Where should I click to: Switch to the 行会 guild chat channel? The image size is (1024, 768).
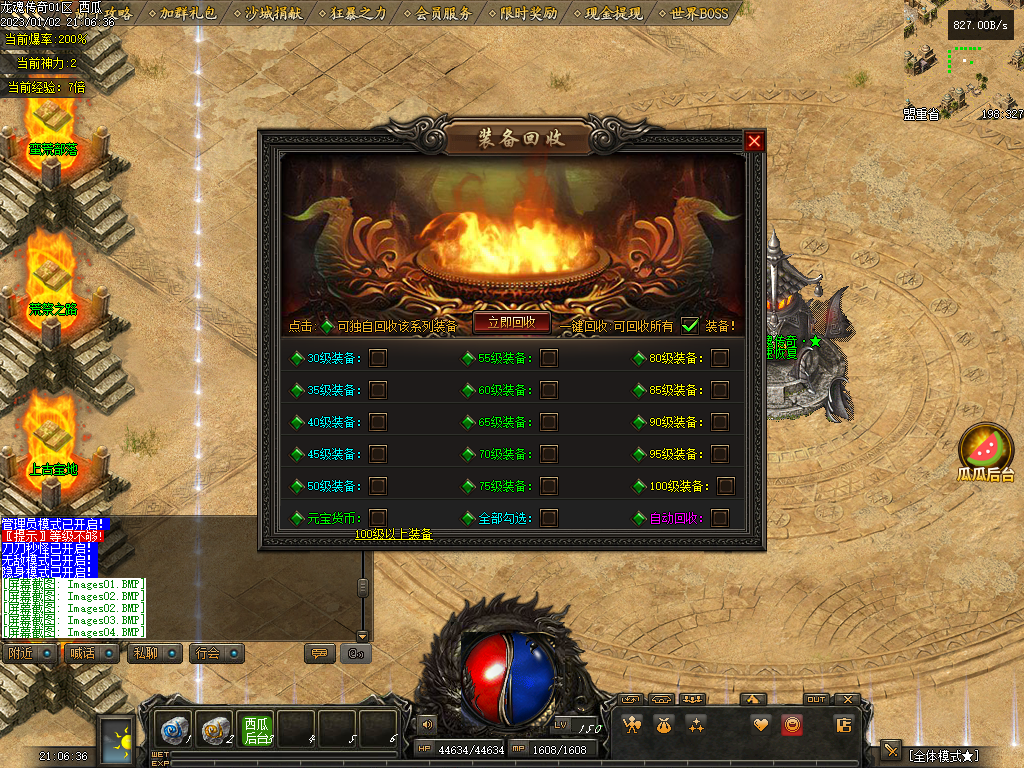217,653
